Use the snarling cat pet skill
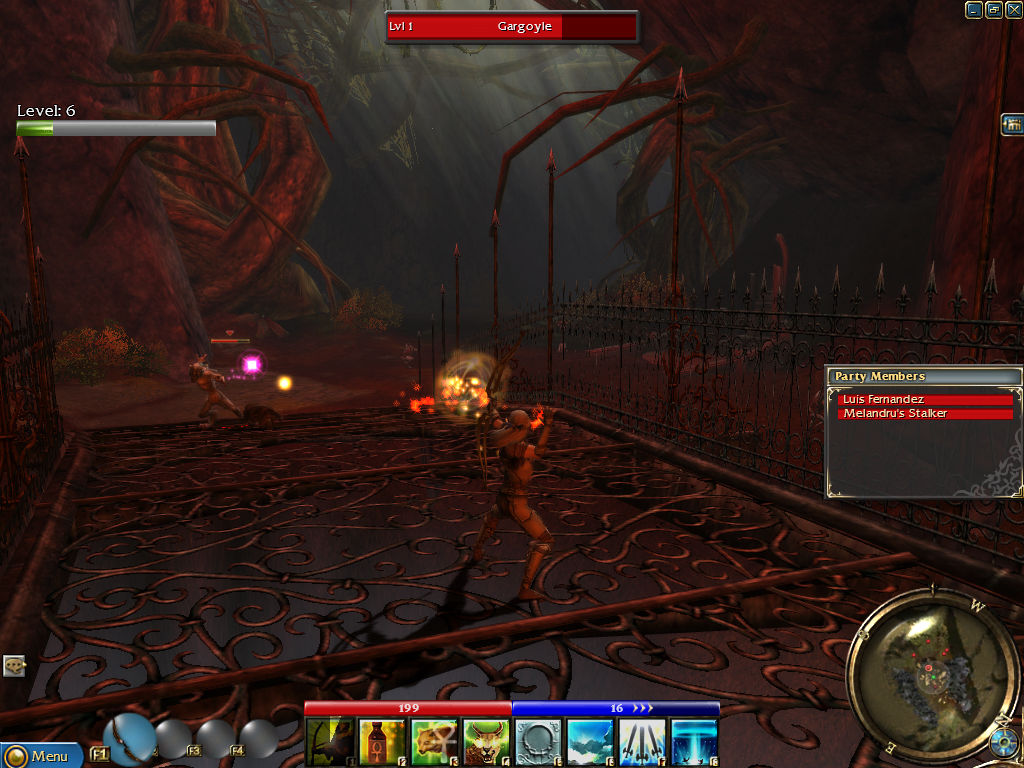Image resolution: width=1024 pixels, height=768 pixels. coord(486,742)
